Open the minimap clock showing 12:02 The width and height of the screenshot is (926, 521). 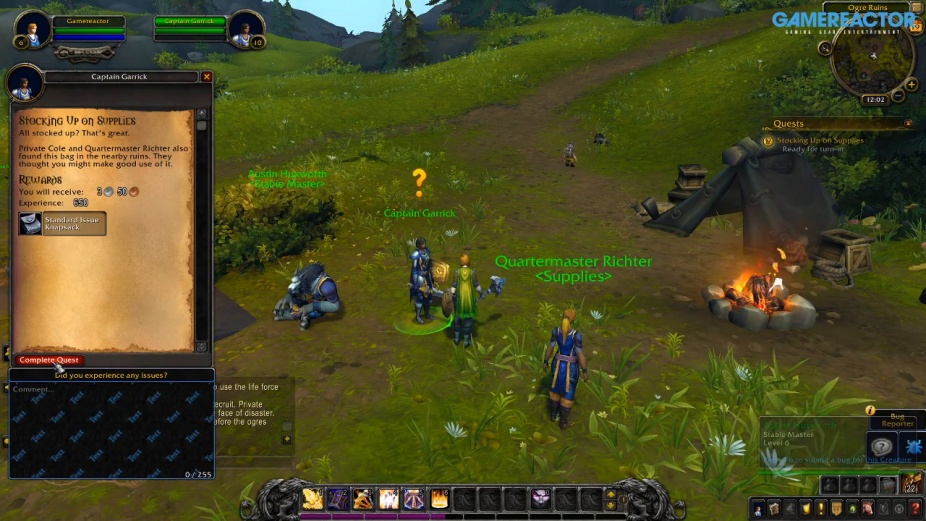click(x=875, y=100)
